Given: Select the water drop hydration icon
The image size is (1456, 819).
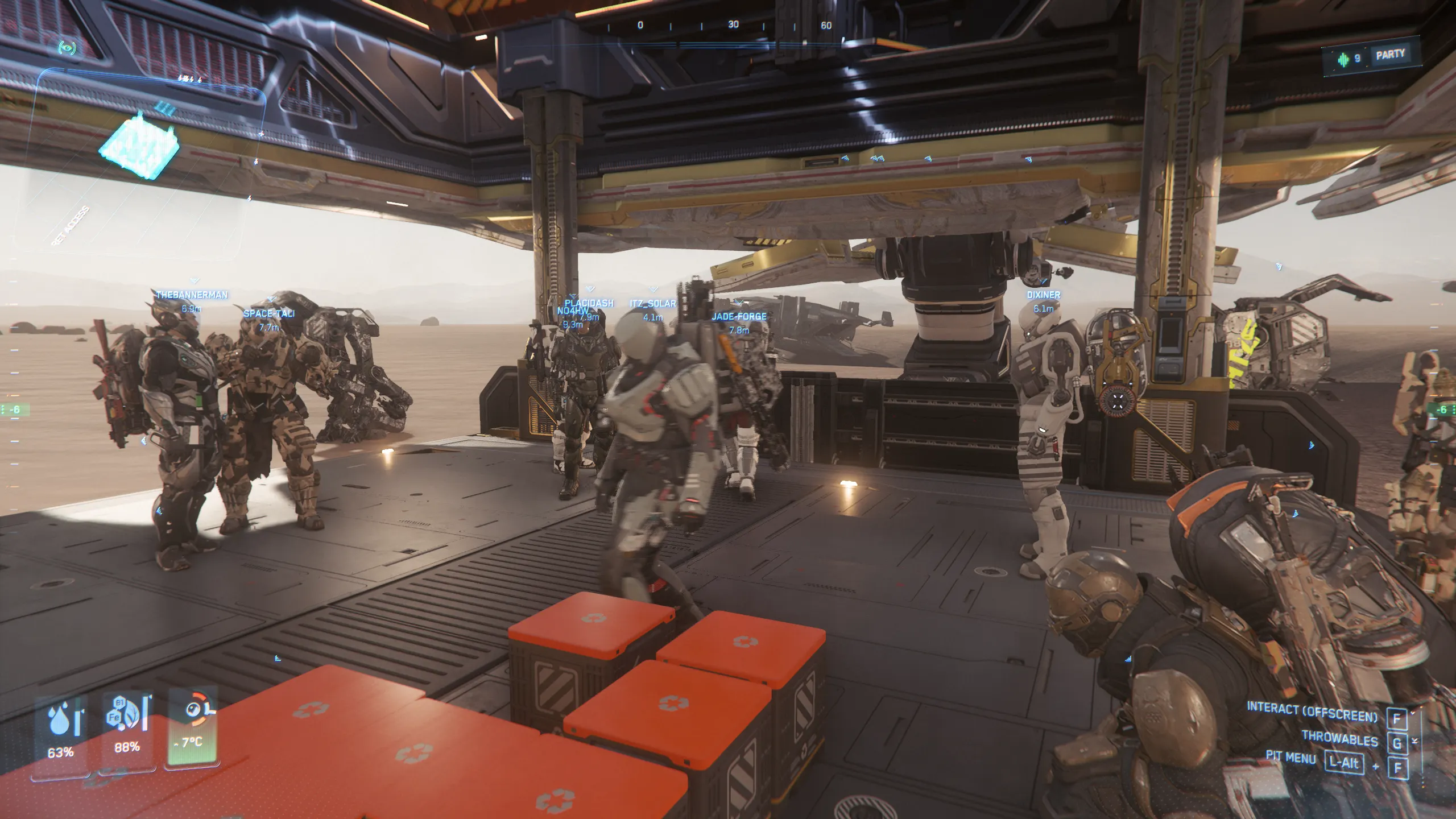Looking at the screenshot, I should click(x=60, y=720).
